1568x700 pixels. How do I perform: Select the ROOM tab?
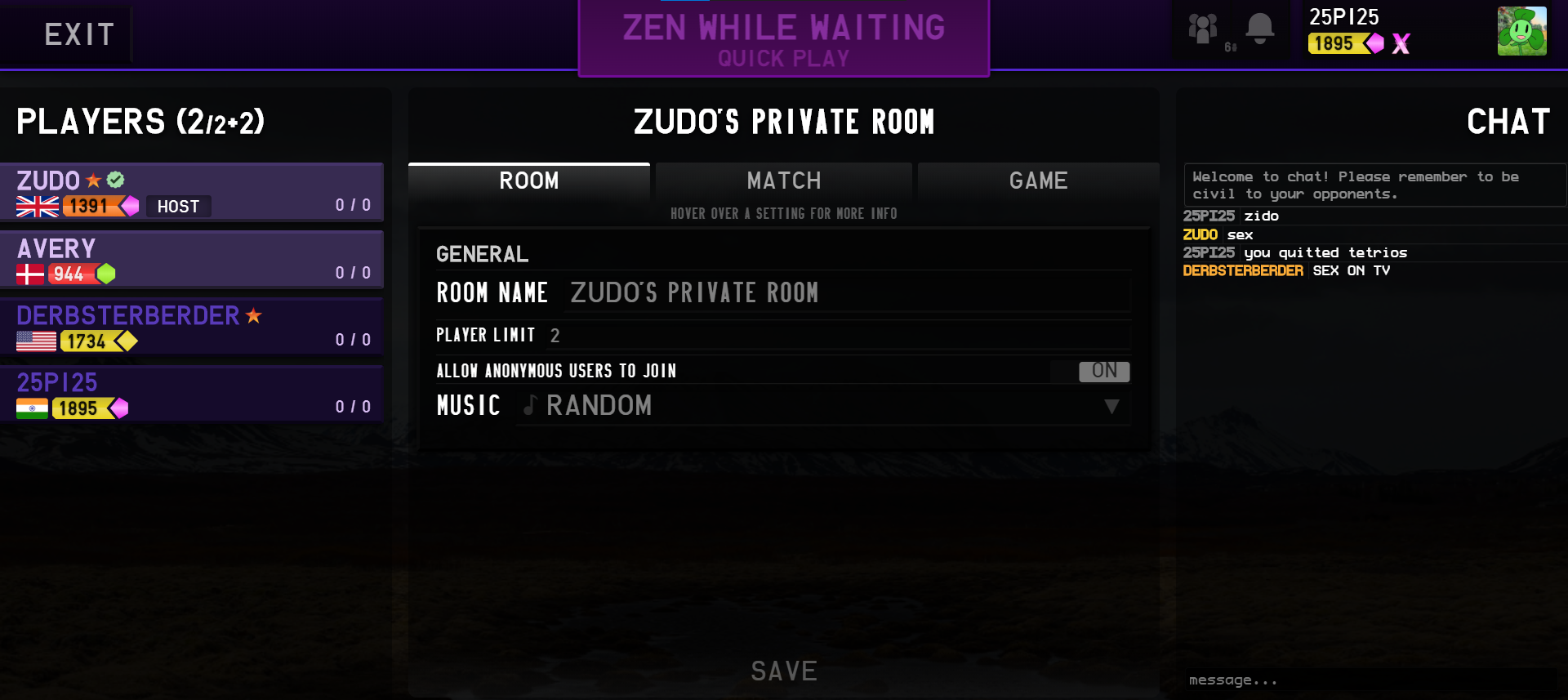click(528, 181)
